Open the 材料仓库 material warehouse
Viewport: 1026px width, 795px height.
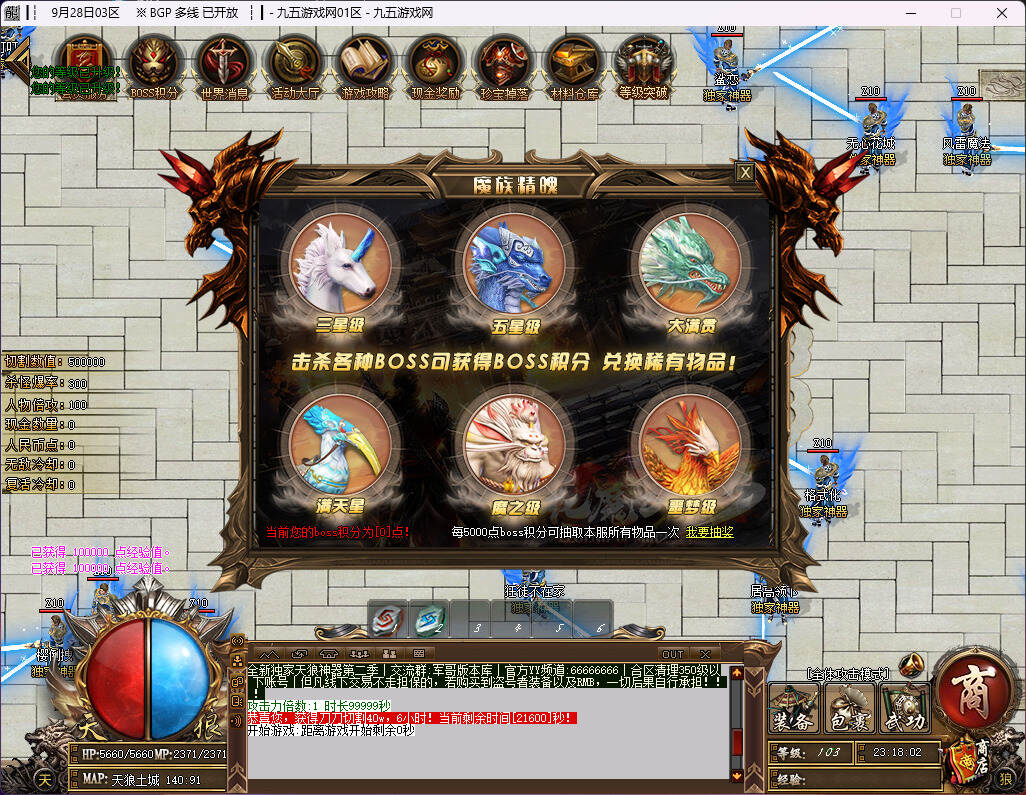point(574,67)
